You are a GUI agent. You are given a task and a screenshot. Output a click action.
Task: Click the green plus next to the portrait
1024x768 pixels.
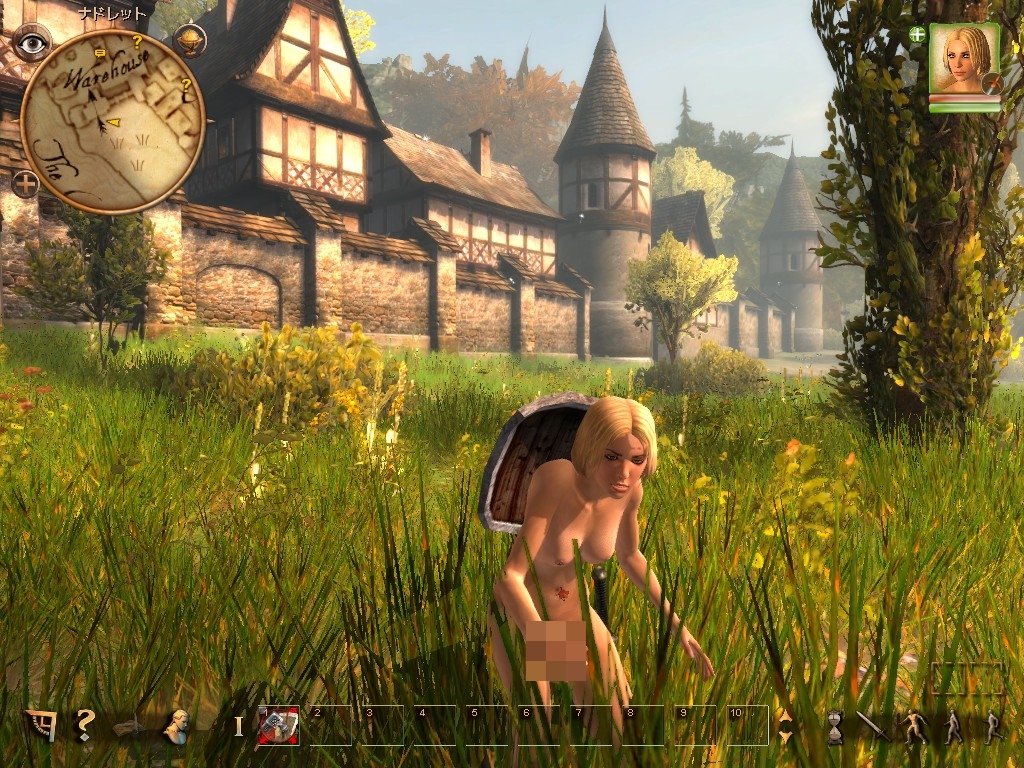[x=917, y=34]
